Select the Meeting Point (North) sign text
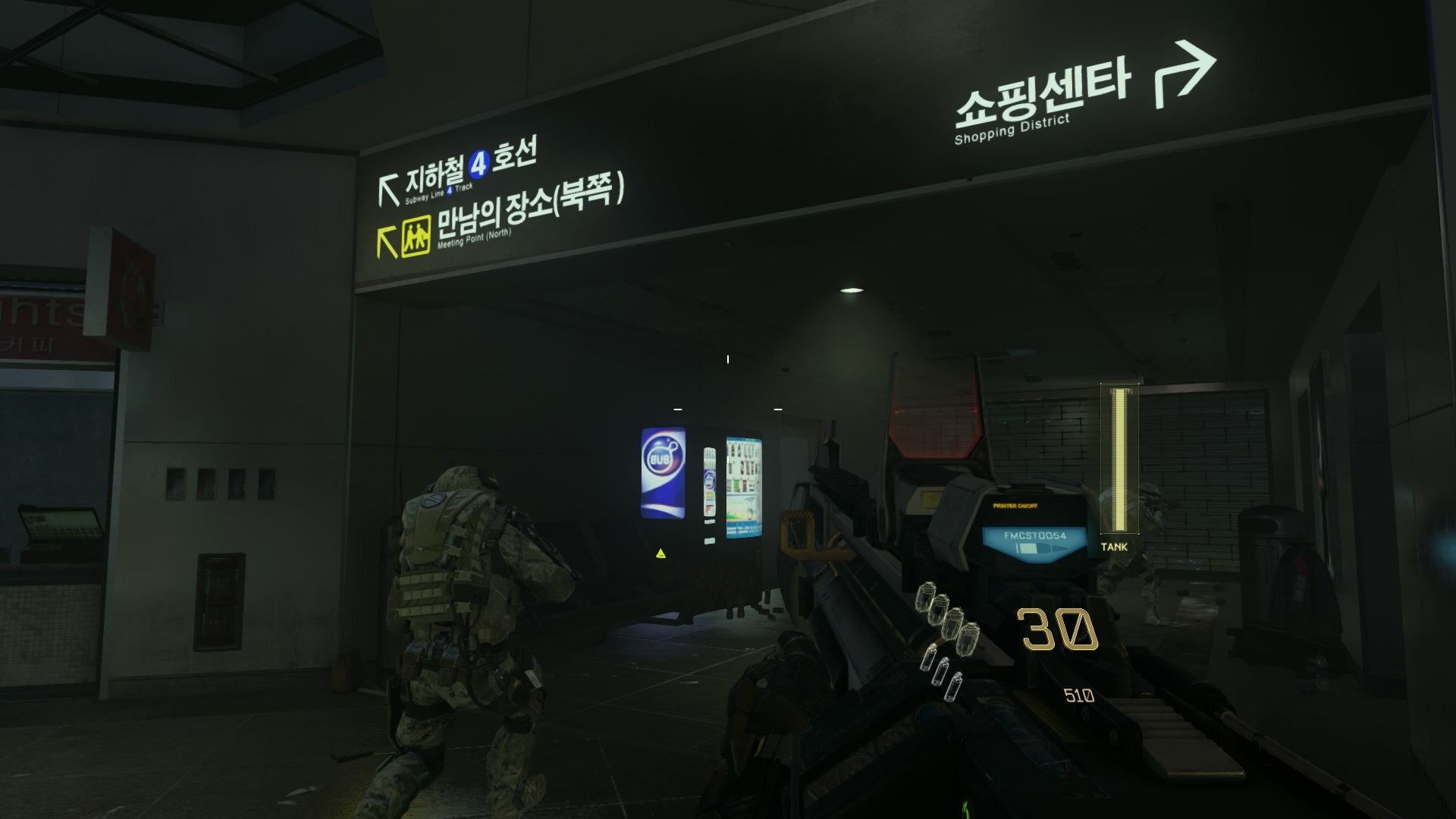This screenshot has height=819, width=1456. coord(475,239)
